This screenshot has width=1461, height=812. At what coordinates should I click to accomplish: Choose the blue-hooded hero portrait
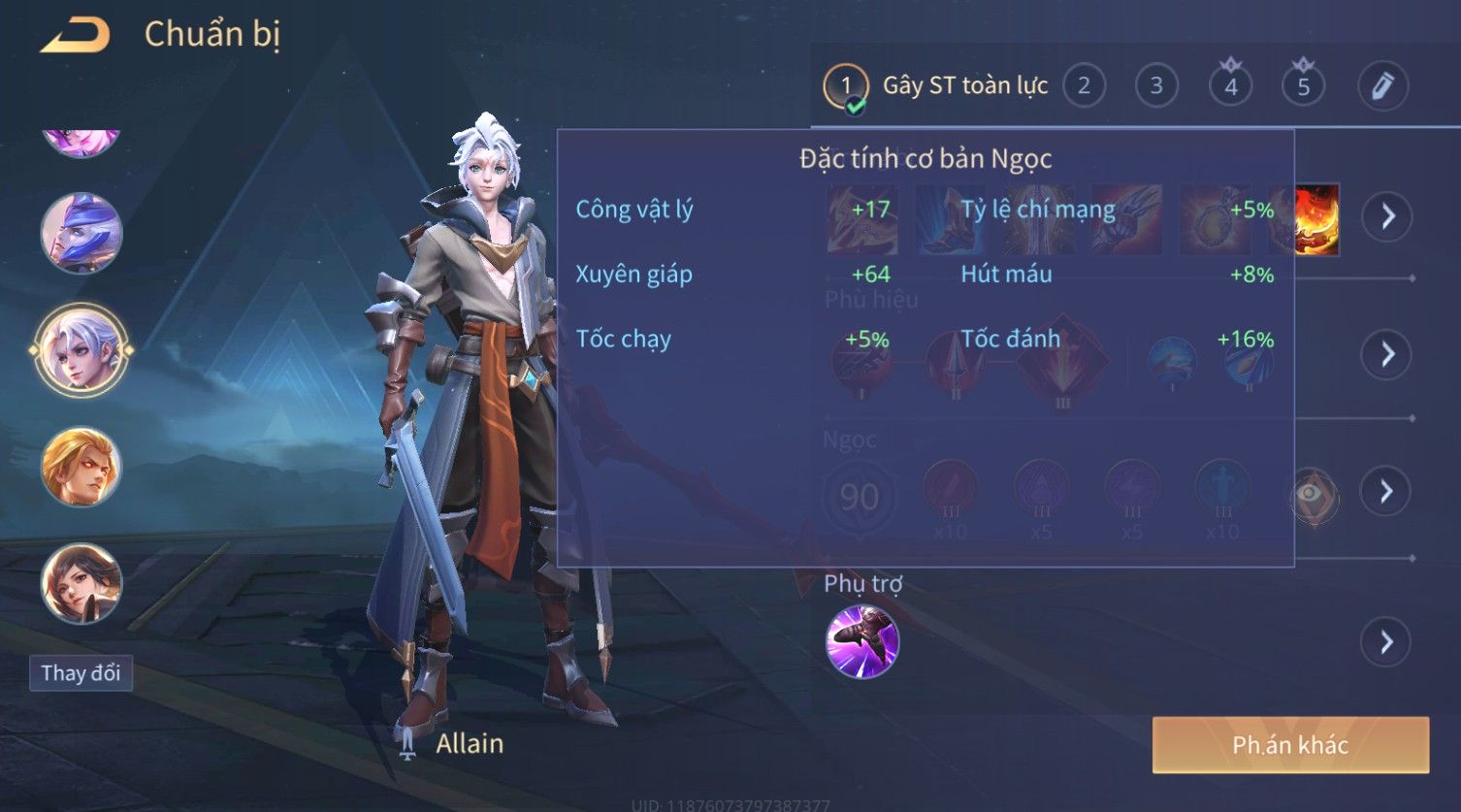click(x=81, y=233)
